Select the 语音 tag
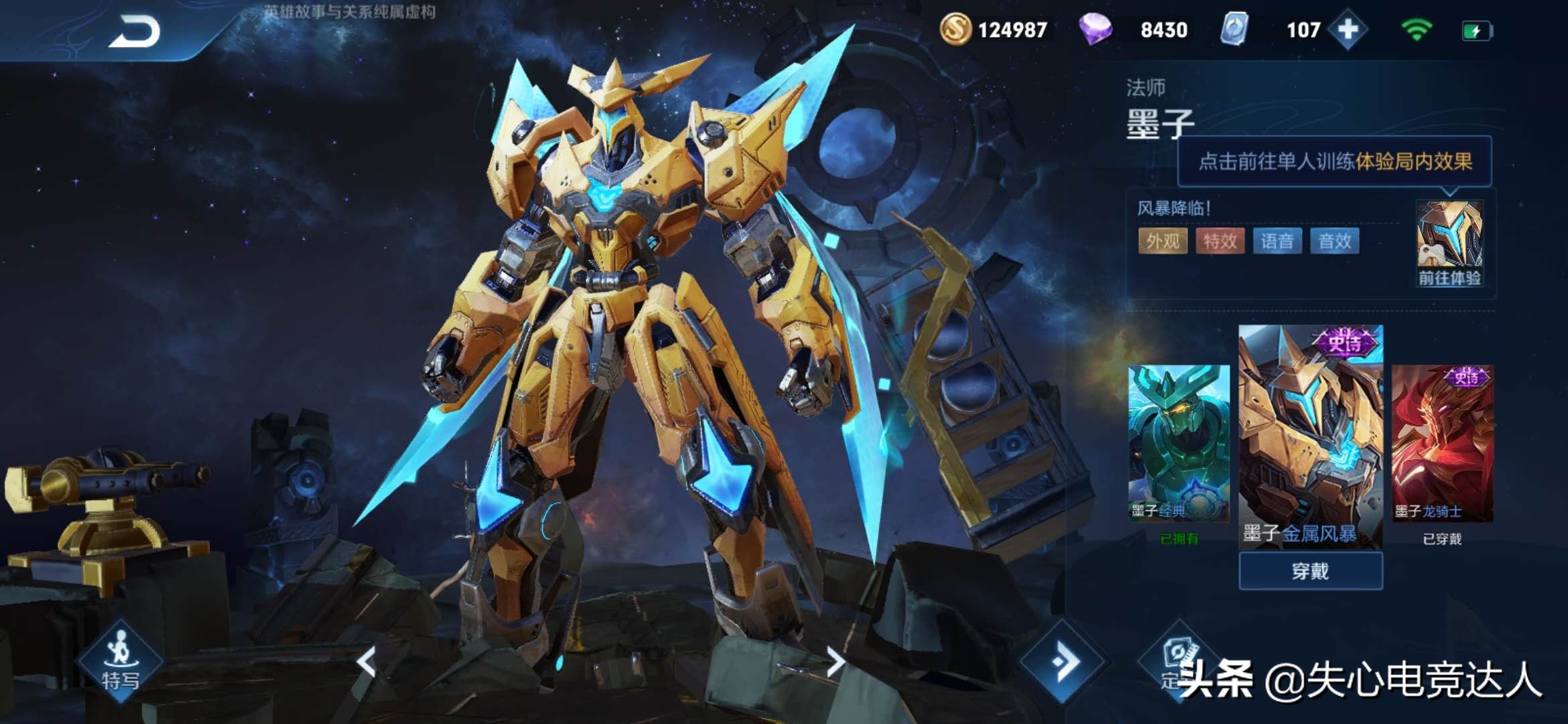This screenshot has height=724, width=1568. pyautogui.click(x=1277, y=241)
